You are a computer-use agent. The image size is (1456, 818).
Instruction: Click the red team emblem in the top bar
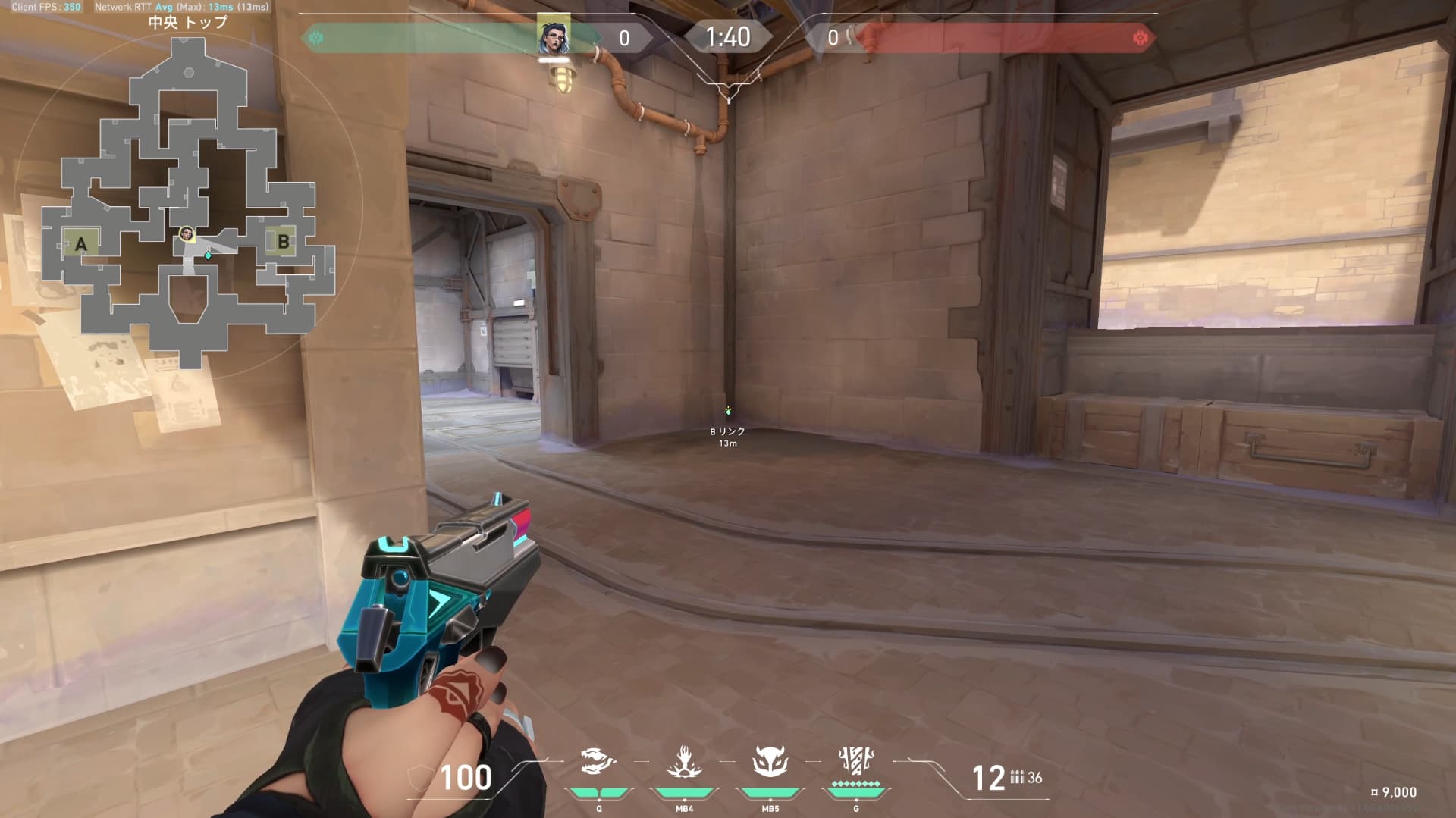(1139, 37)
